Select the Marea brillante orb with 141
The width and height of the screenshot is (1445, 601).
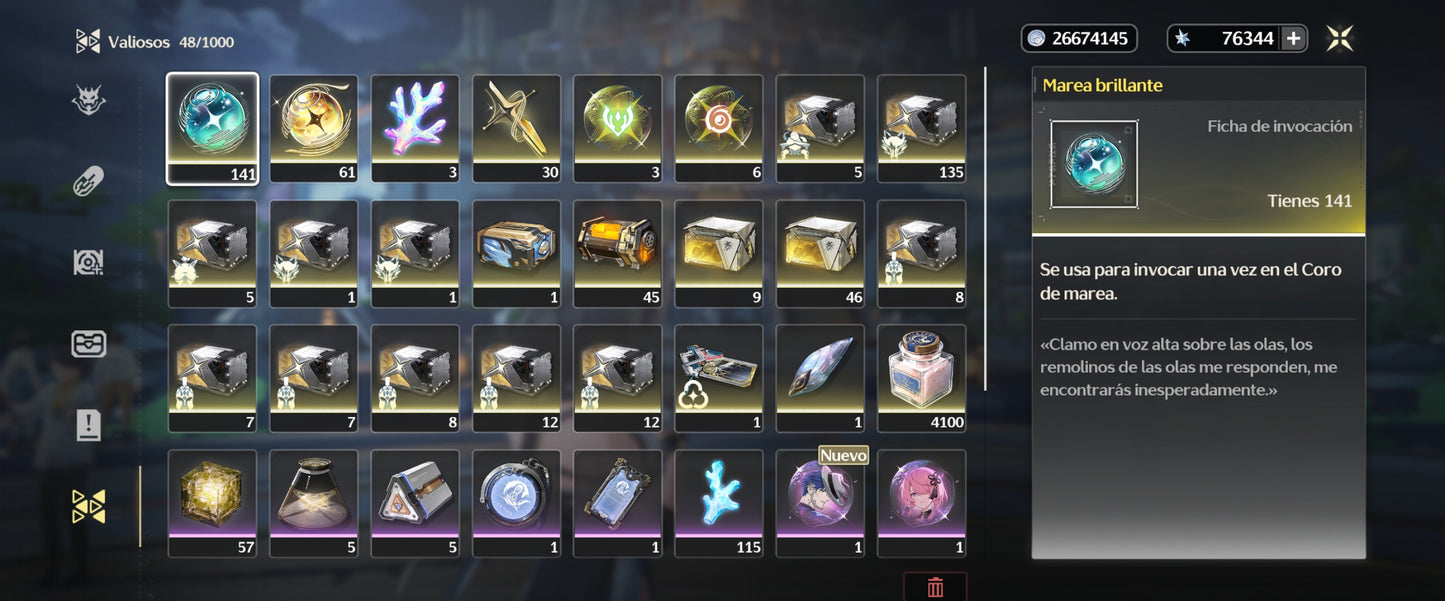[x=212, y=127]
